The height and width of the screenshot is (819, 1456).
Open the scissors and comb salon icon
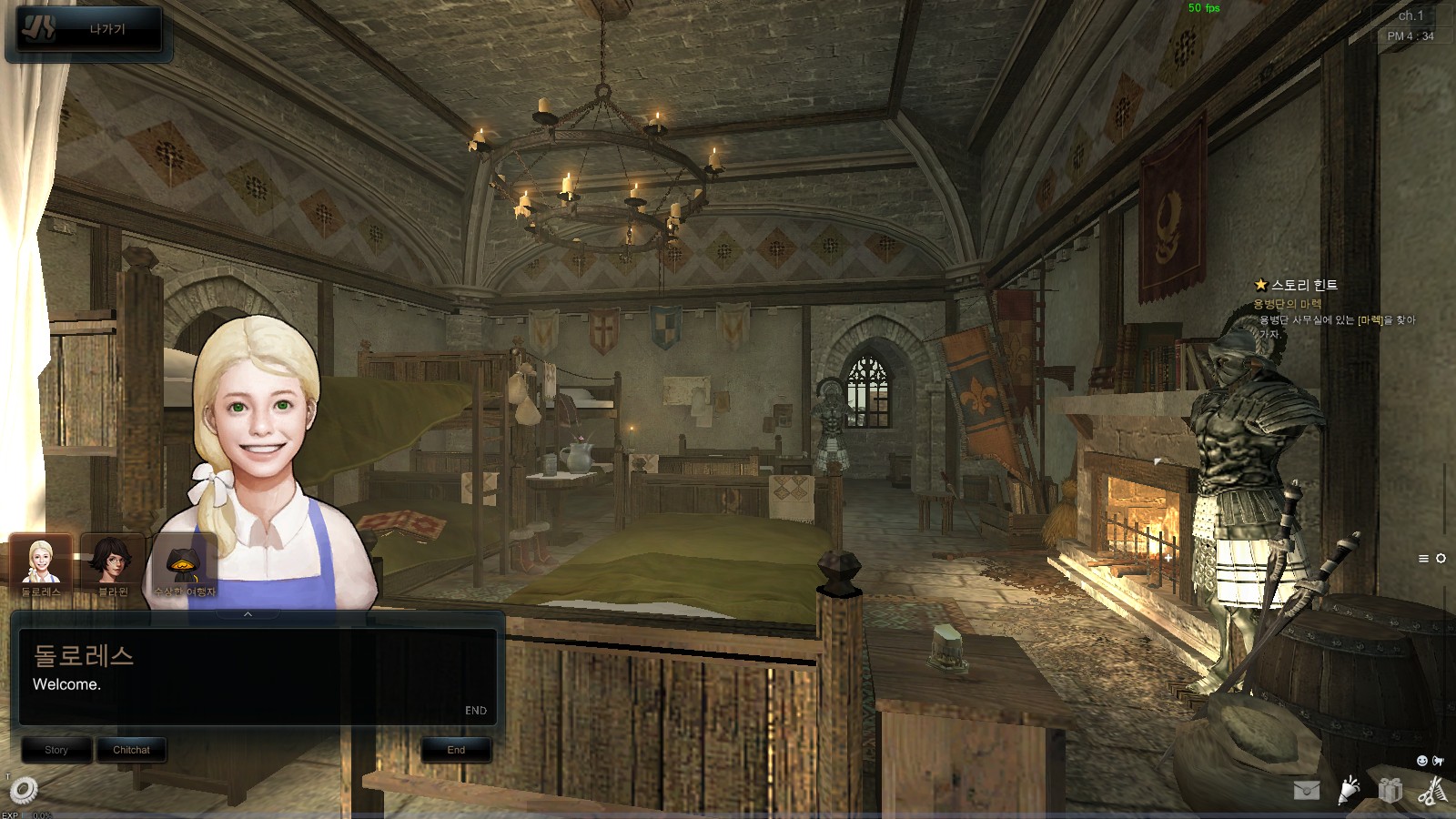click(1431, 790)
